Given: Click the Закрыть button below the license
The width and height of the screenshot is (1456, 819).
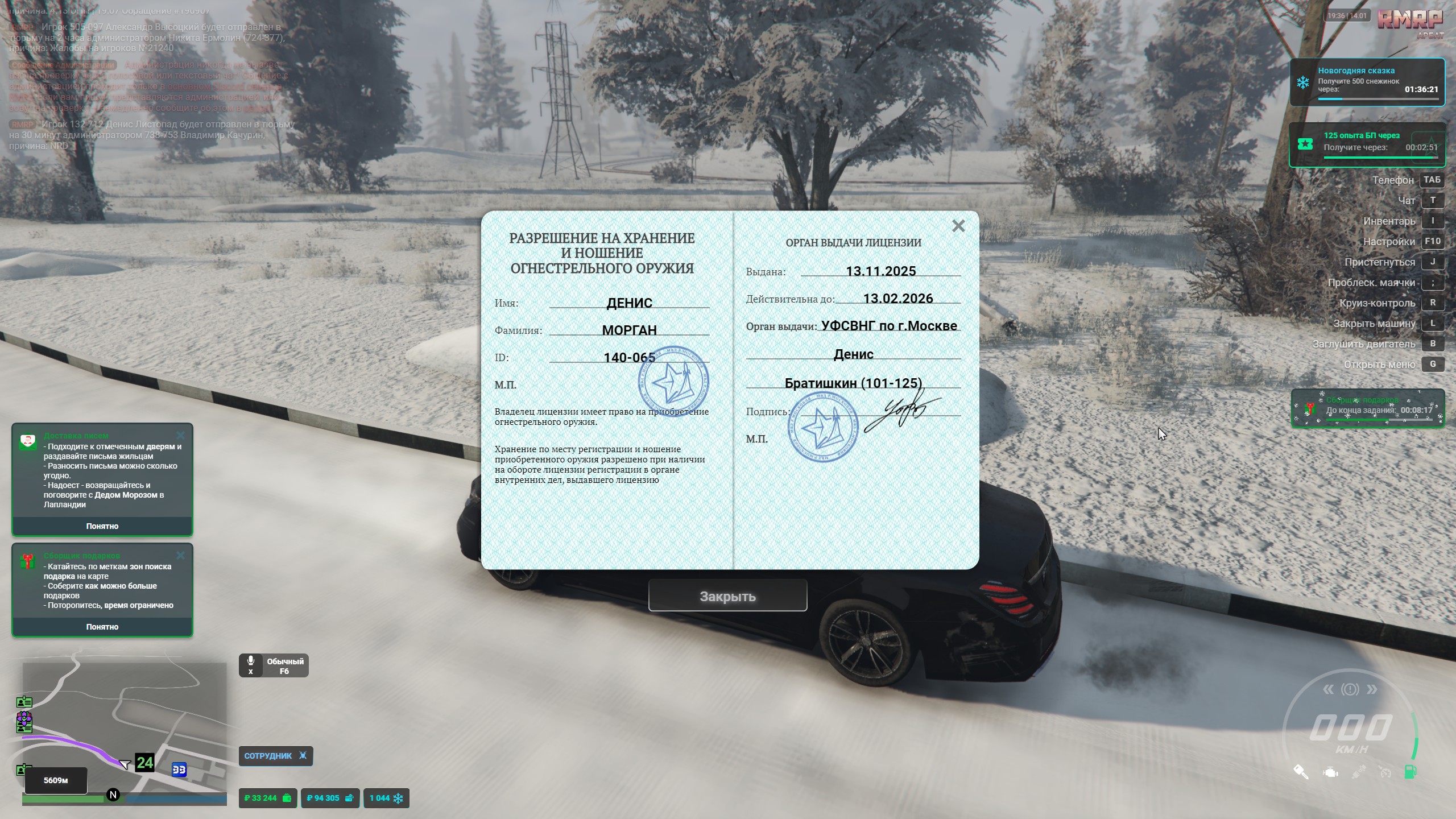Looking at the screenshot, I should (727, 596).
